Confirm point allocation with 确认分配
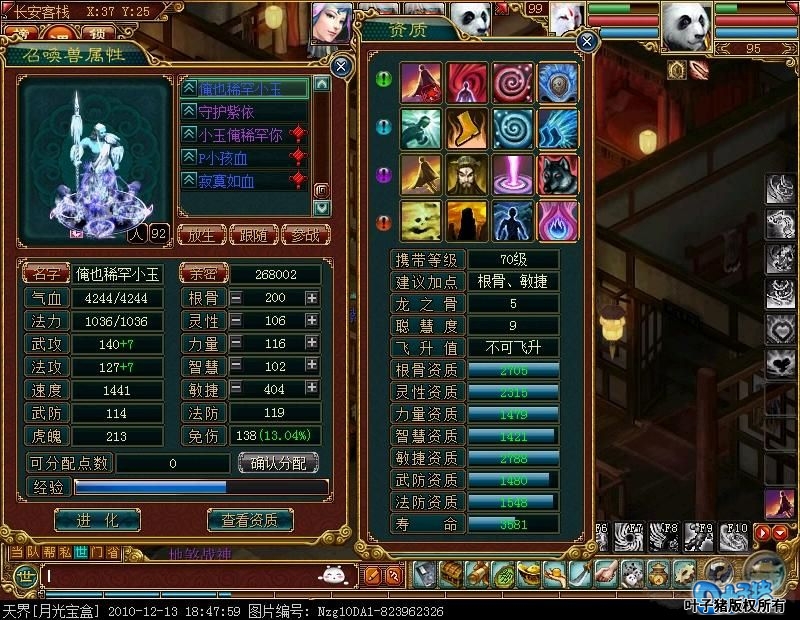The height and width of the screenshot is (620, 800). click(x=278, y=463)
